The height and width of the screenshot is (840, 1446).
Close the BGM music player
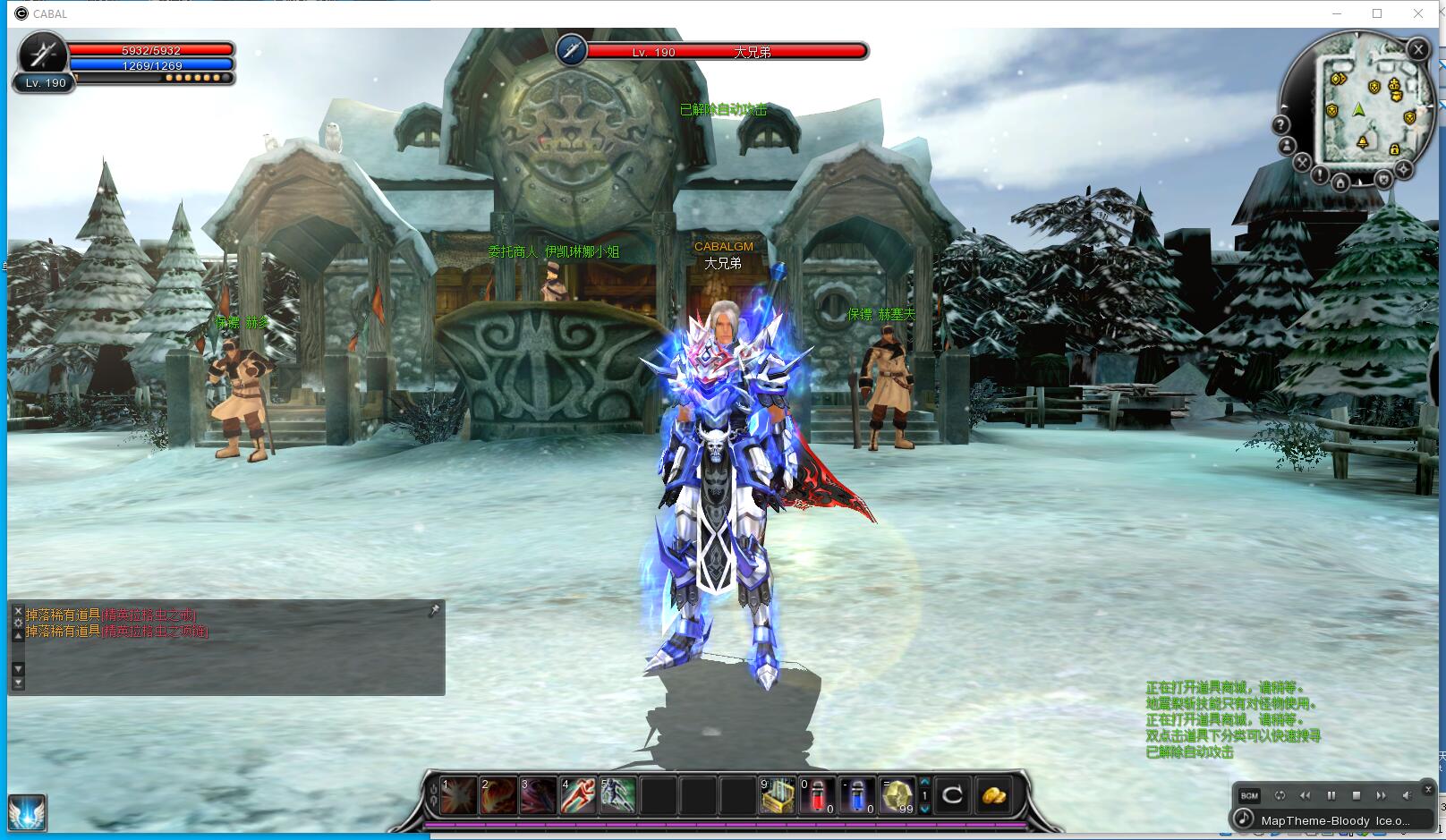click(1429, 789)
